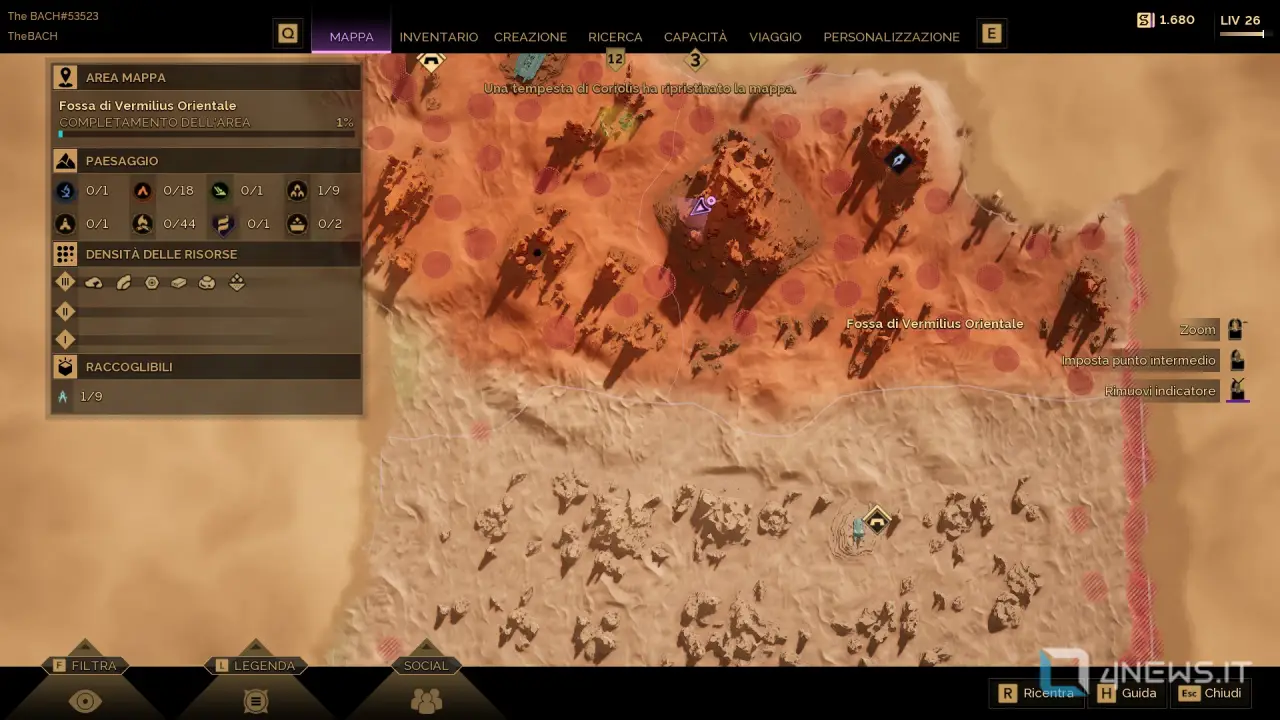Open the Inventario tab
Viewport: 1280px width, 720px height.
(x=438, y=37)
